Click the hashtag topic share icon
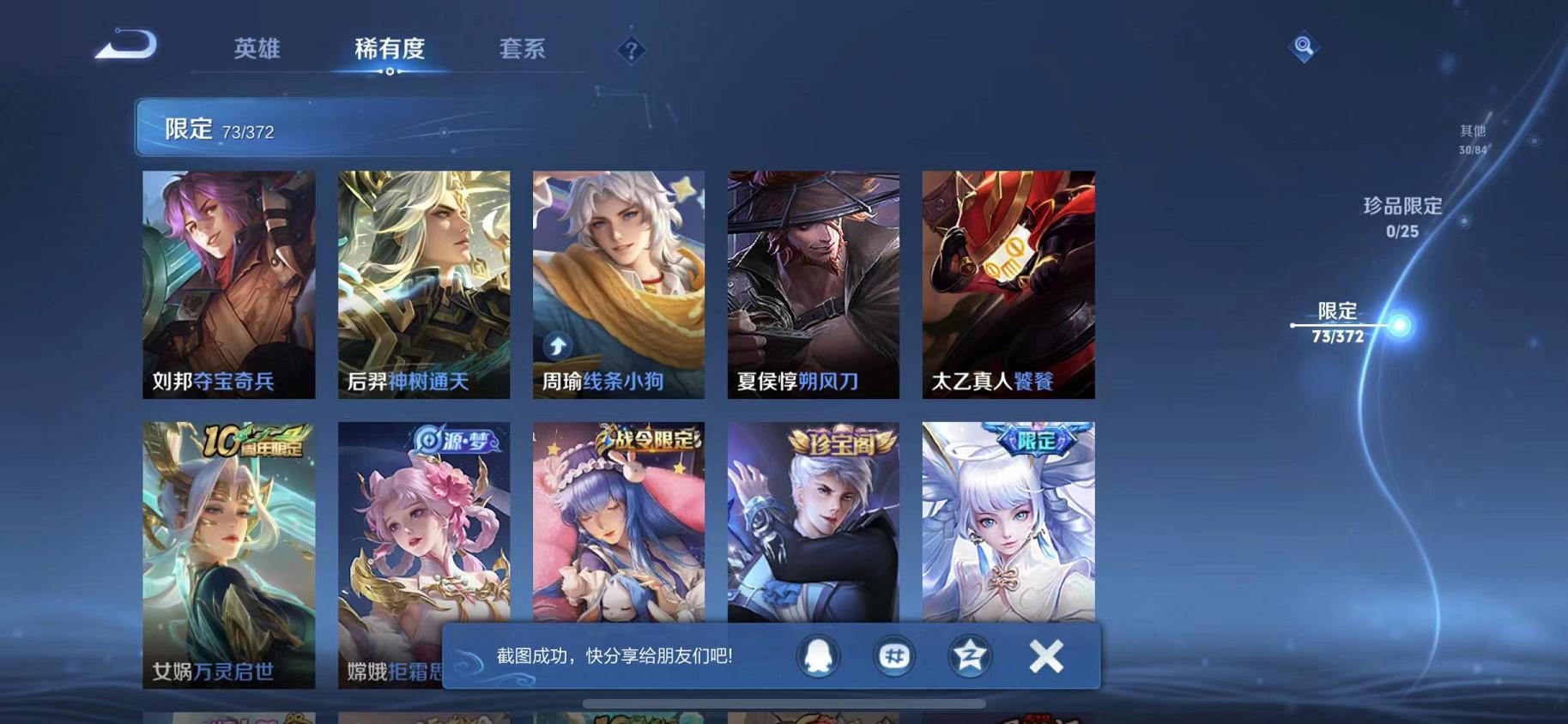 pyautogui.click(x=896, y=656)
